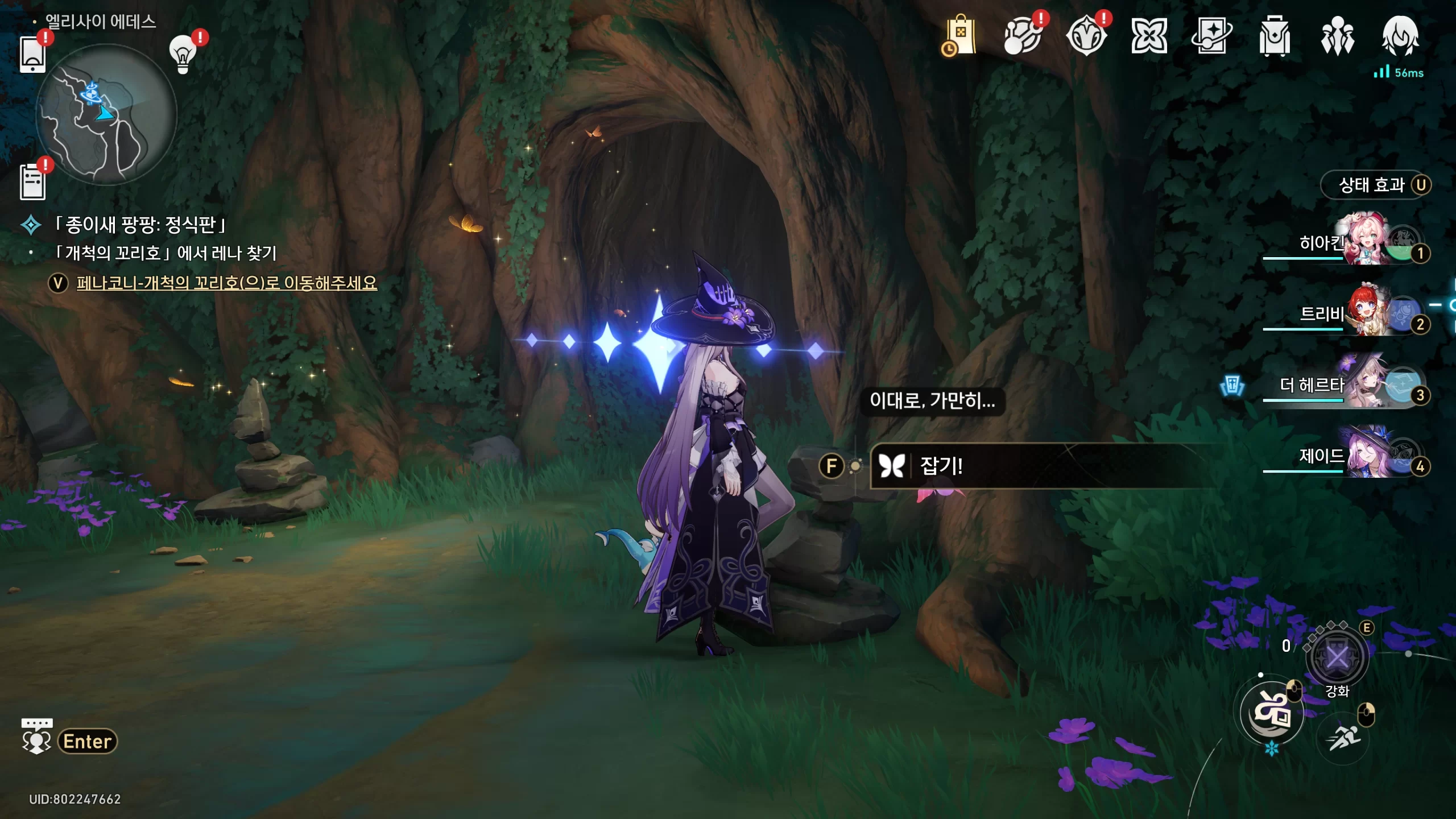Open the character portrait menu icon
This screenshot has width=1456, height=819.
click(x=1400, y=36)
